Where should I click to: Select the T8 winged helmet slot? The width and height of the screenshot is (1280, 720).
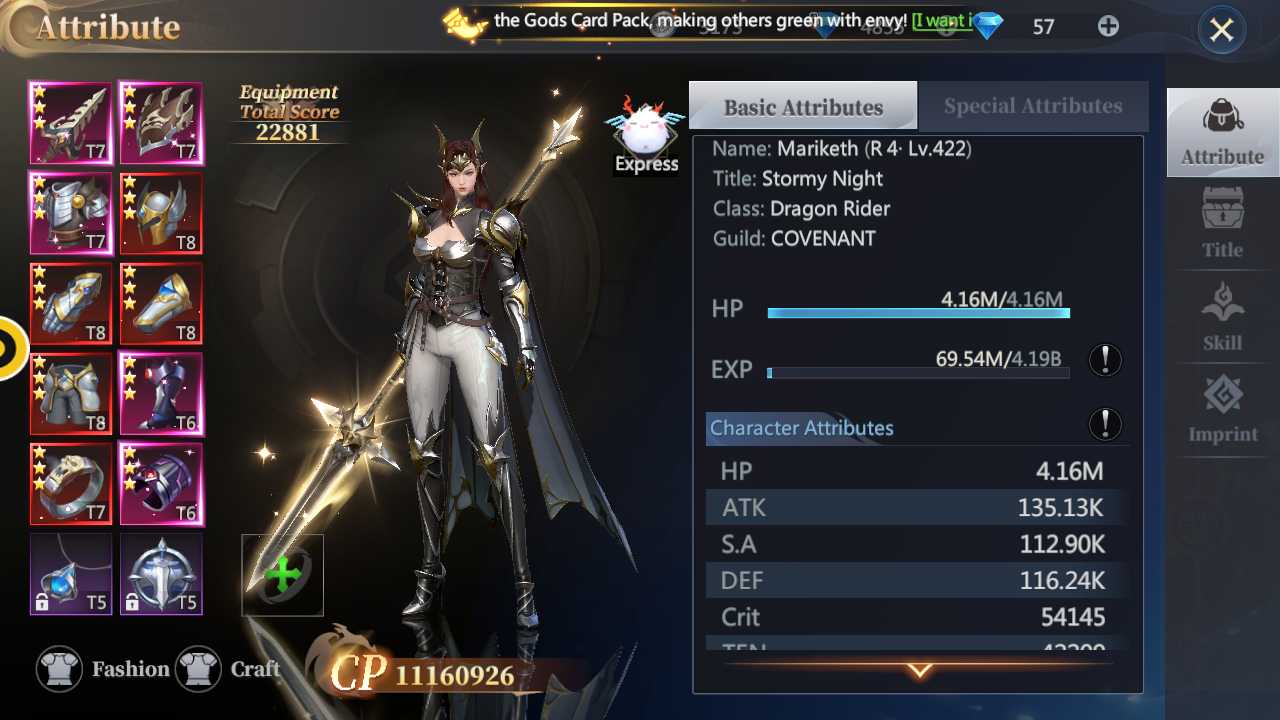click(x=161, y=213)
